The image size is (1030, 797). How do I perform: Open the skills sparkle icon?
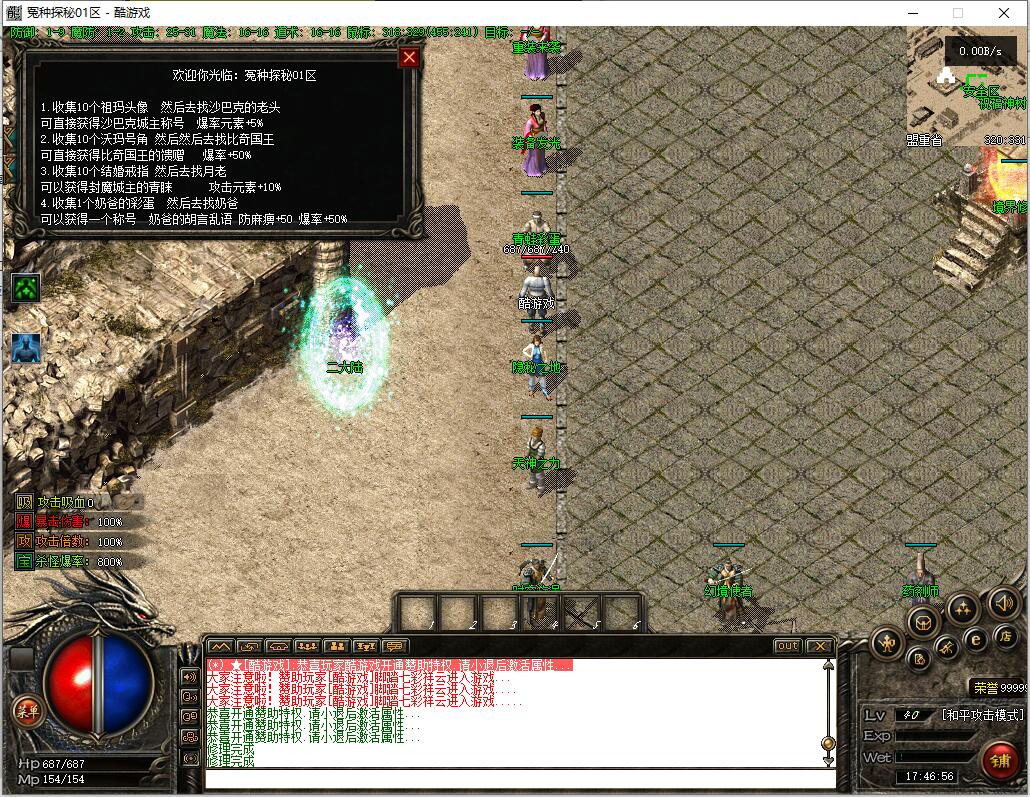962,607
